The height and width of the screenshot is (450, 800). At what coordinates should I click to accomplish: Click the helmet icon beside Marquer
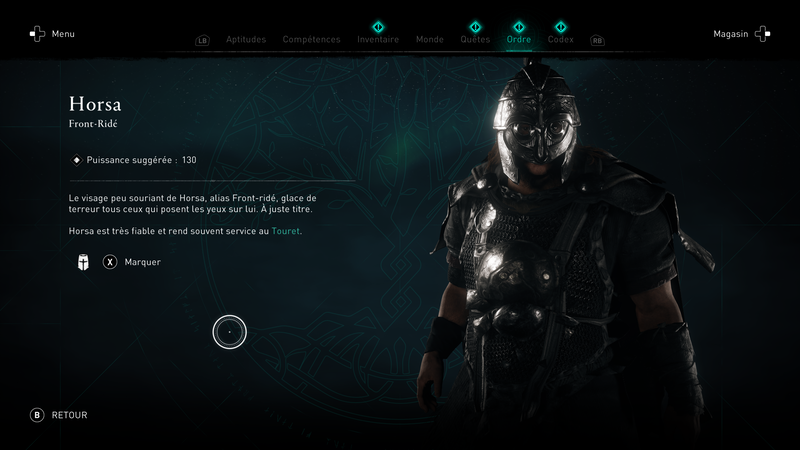click(x=83, y=262)
